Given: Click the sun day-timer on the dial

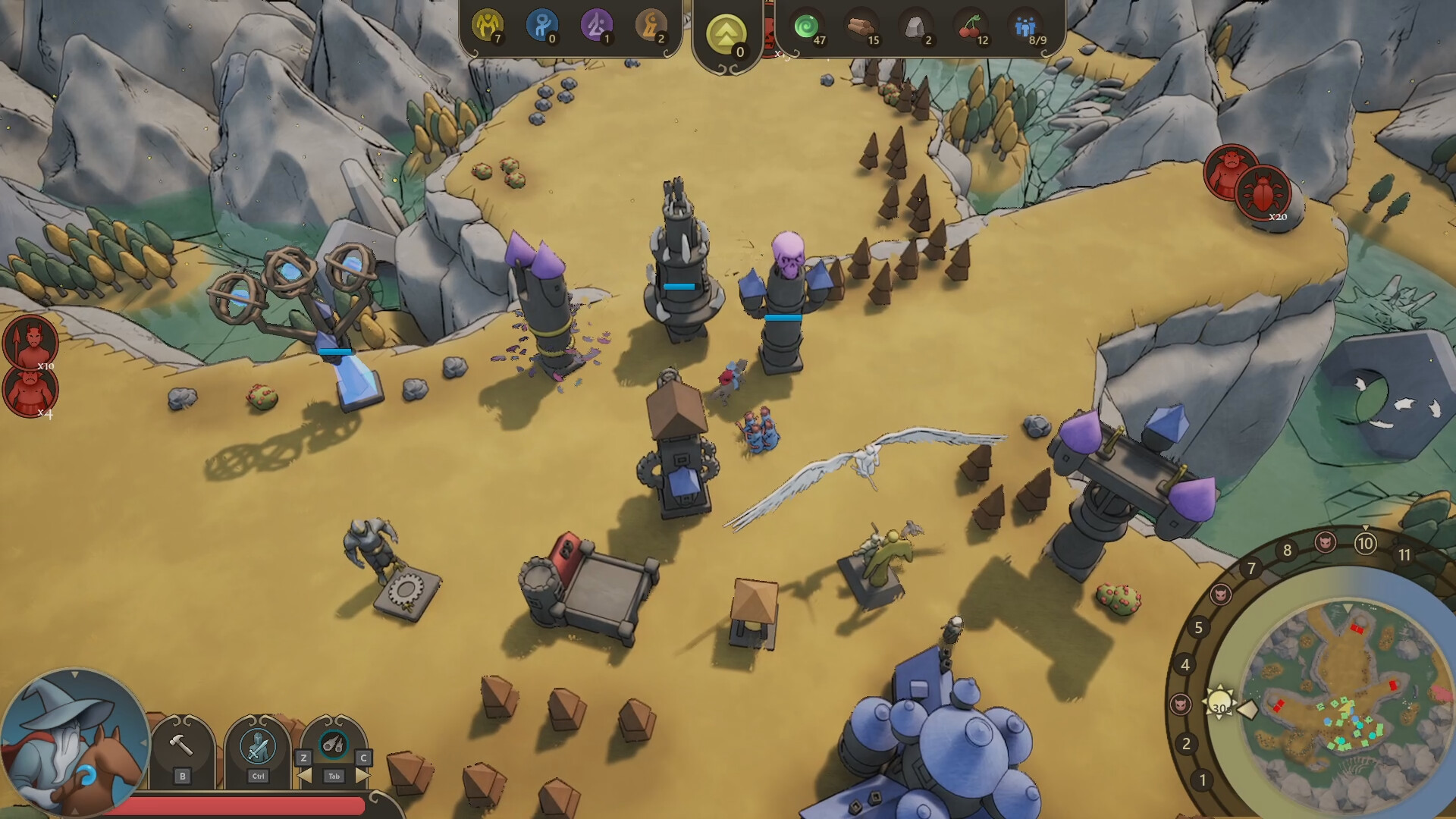Looking at the screenshot, I should click(1219, 705).
